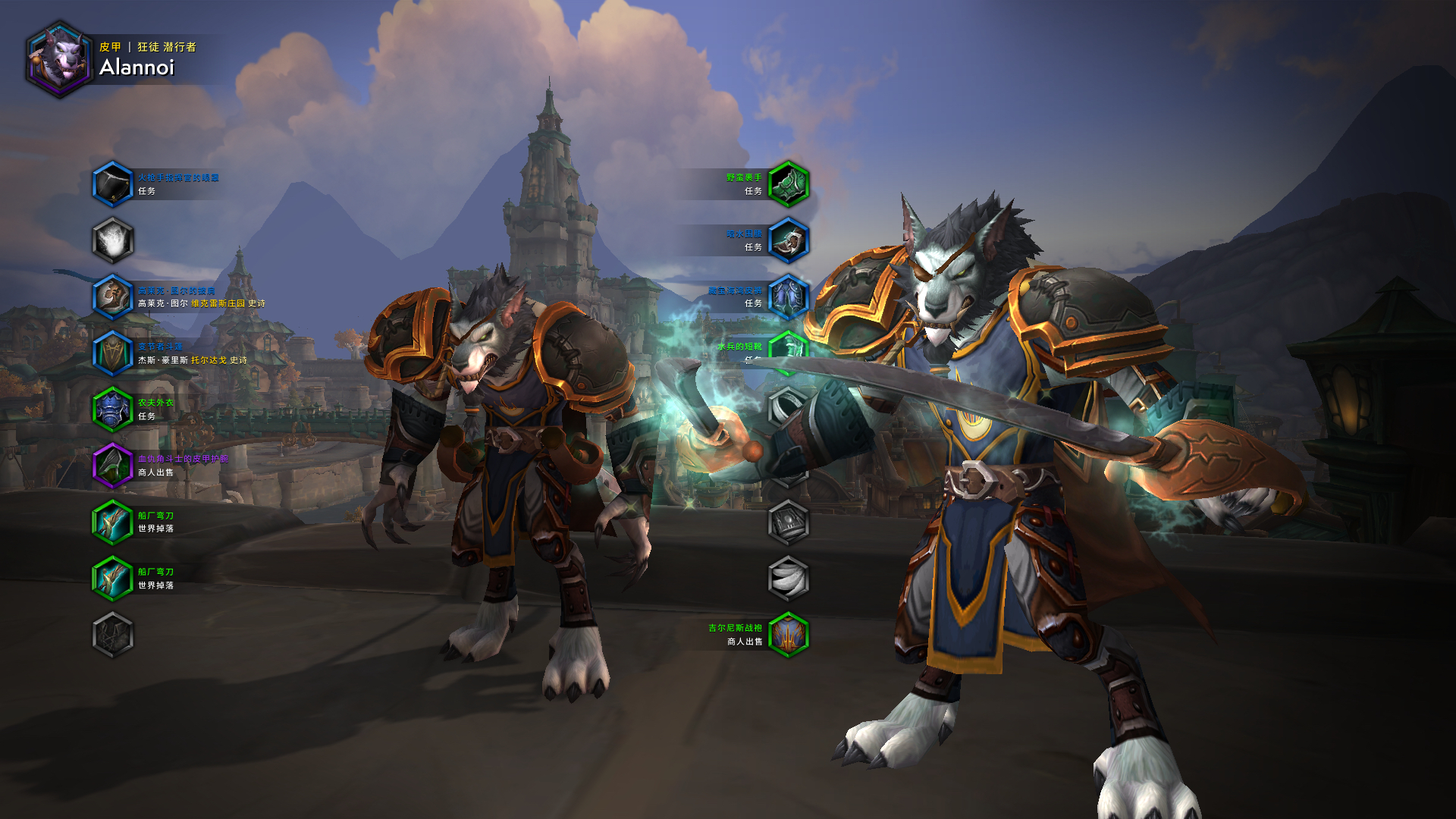The width and height of the screenshot is (1456, 819).
Task: Select the 野蛮裹手 gloves slot
Action: [x=789, y=184]
